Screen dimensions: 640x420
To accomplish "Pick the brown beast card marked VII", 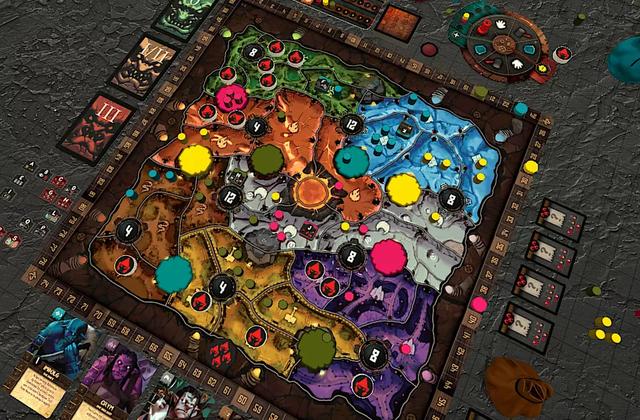I will [144, 67].
